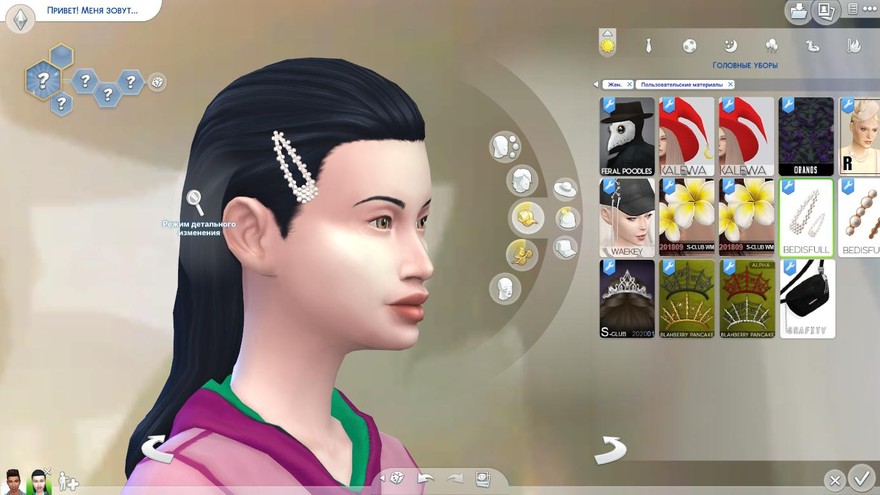This screenshot has height=495, width=880.
Task: Choose the Waekey black cap thumbnail
Action: [x=627, y=217]
